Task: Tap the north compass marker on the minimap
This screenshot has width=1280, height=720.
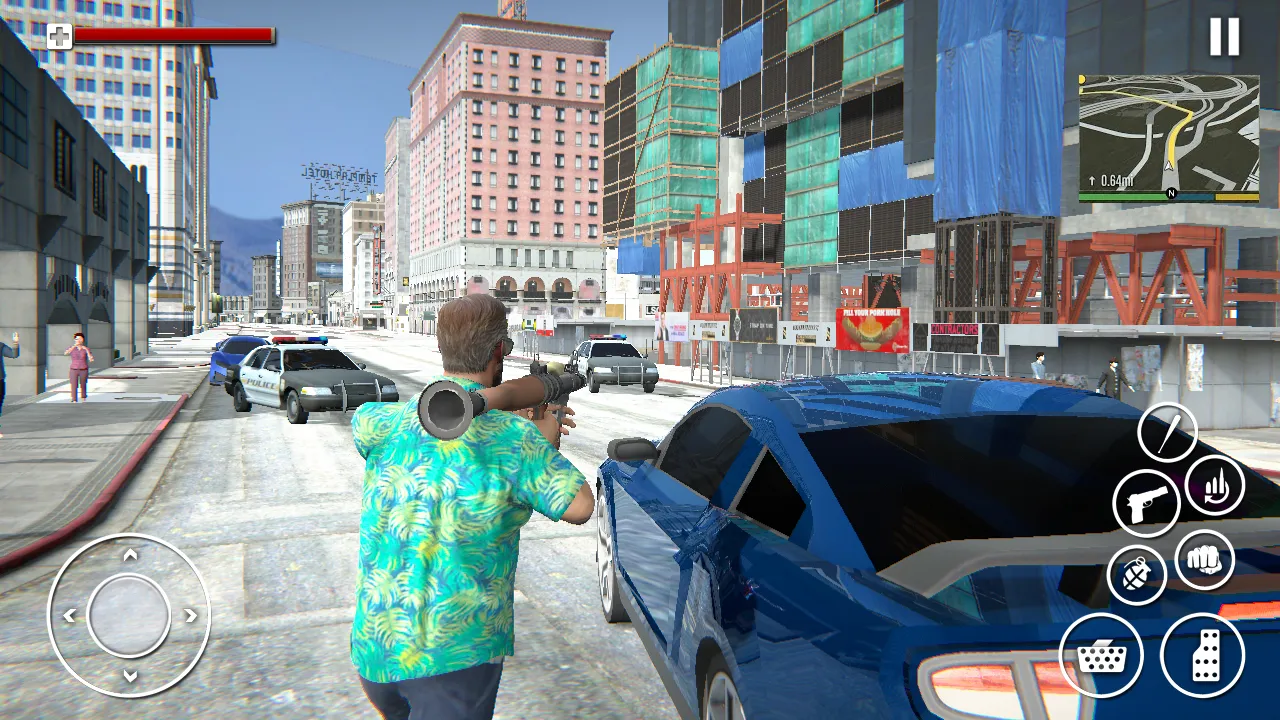Action: tap(1171, 192)
